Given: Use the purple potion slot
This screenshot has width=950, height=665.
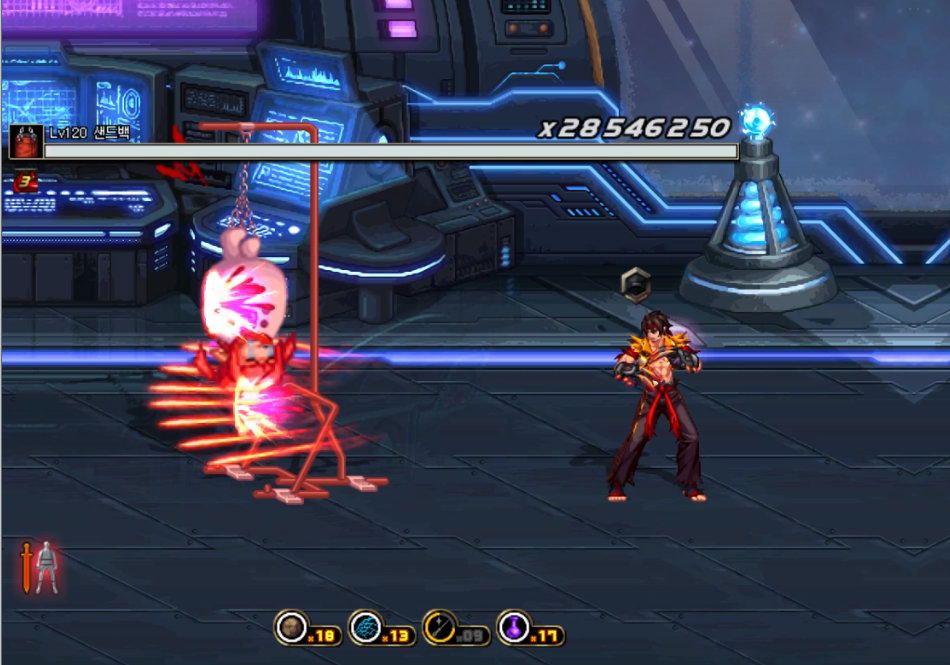Looking at the screenshot, I should pyautogui.click(x=513, y=627).
